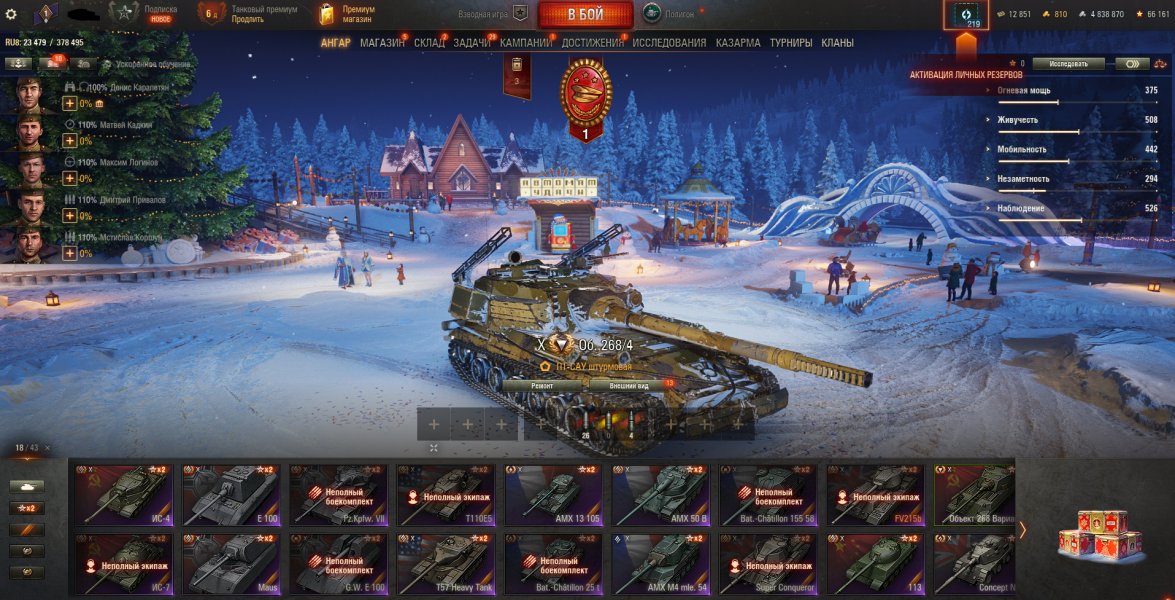Screen dimensions: 1175x600
Task: View the КЛАНЫ tab
Action: pos(837,43)
